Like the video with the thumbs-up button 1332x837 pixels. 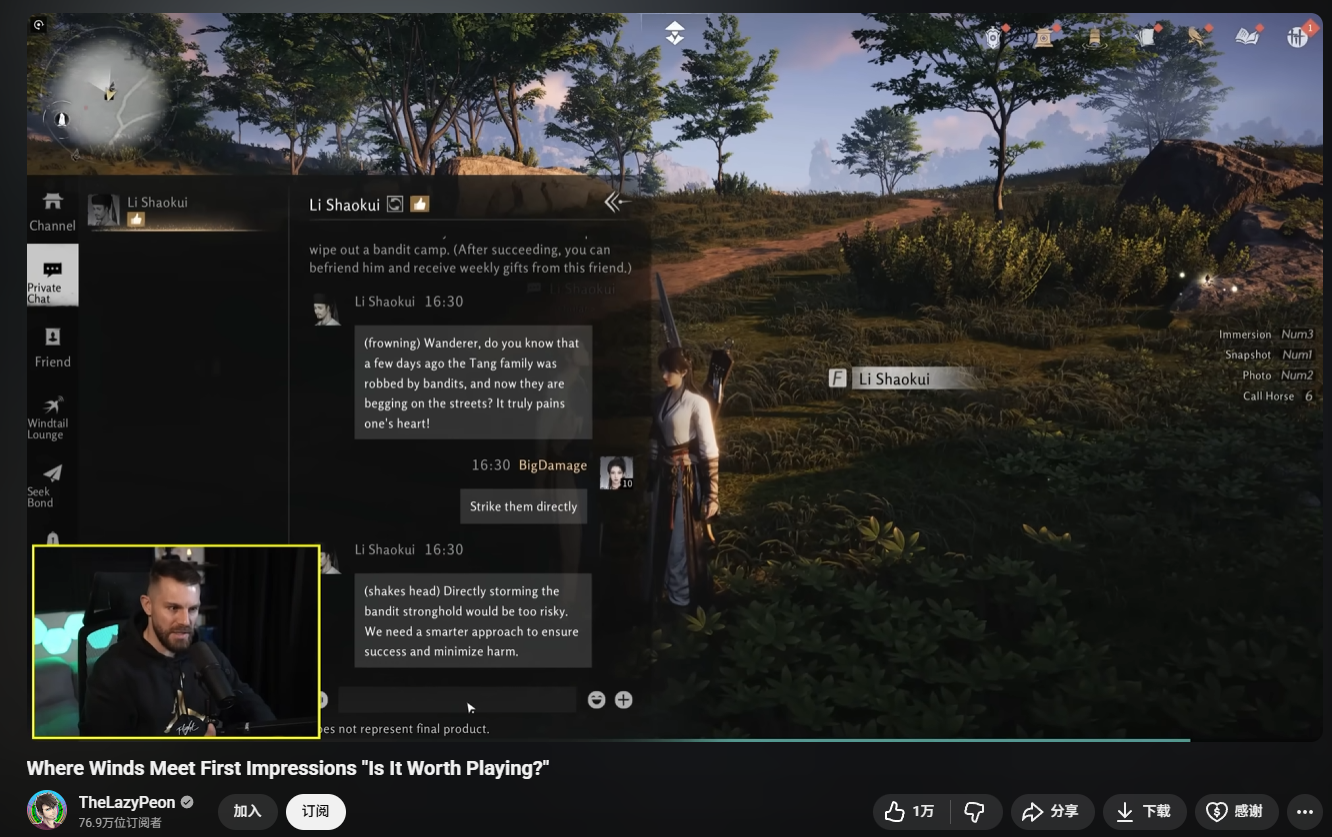tap(909, 811)
